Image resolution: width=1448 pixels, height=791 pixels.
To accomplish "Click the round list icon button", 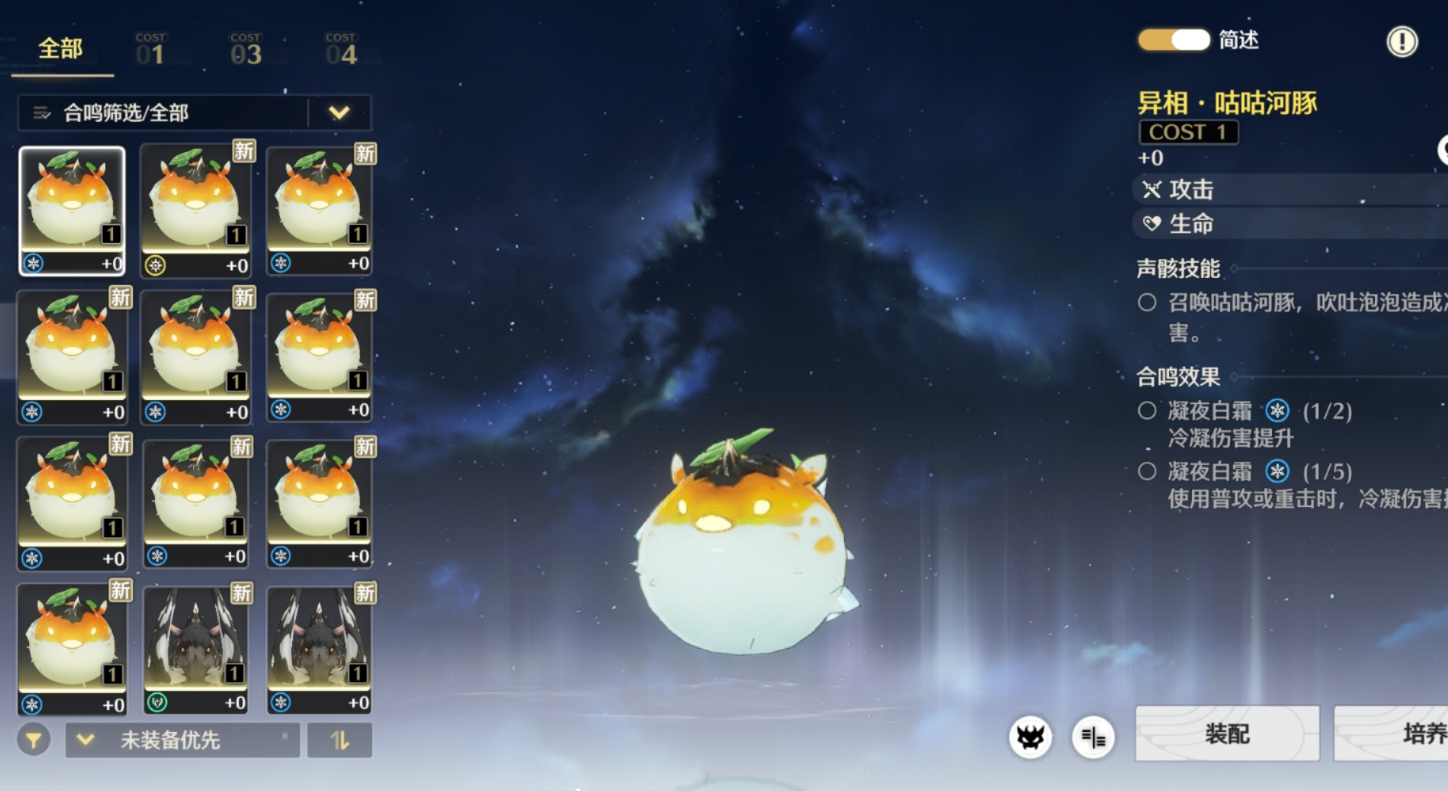I will [1093, 738].
